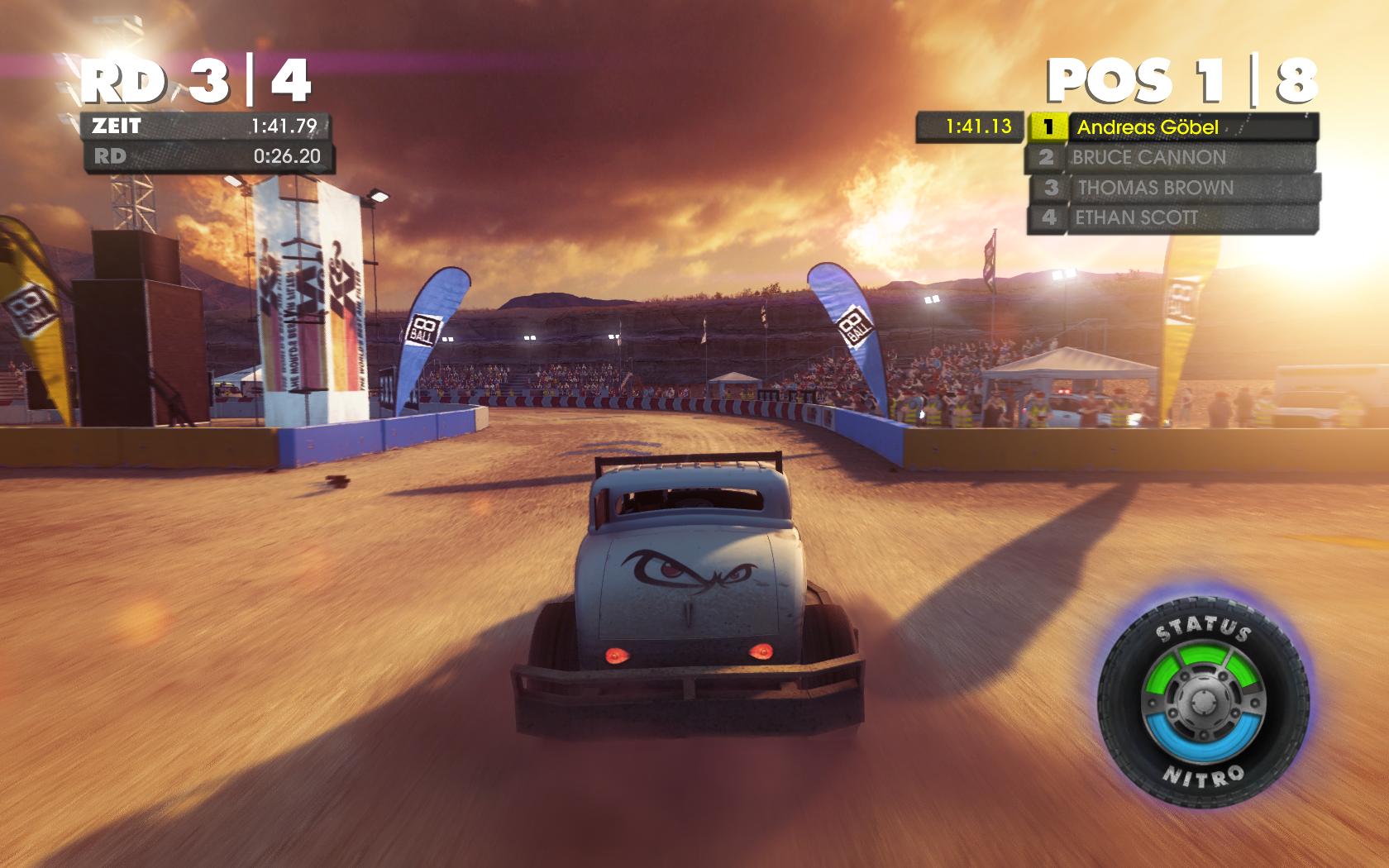Select Ethan Scott's standings entry
This screenshot has width=1389, height=868.
pyautogui.click(x=1171, y=218)
